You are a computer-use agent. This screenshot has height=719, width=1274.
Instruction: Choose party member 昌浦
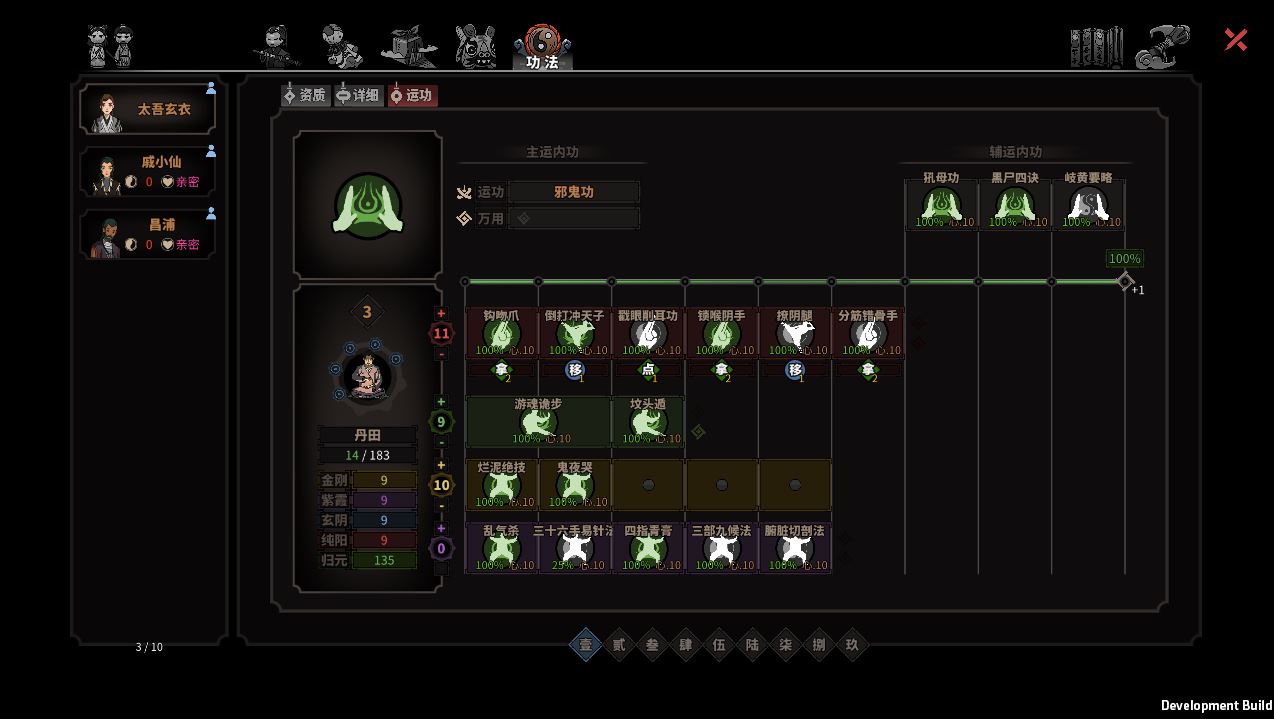pos(148,234)
